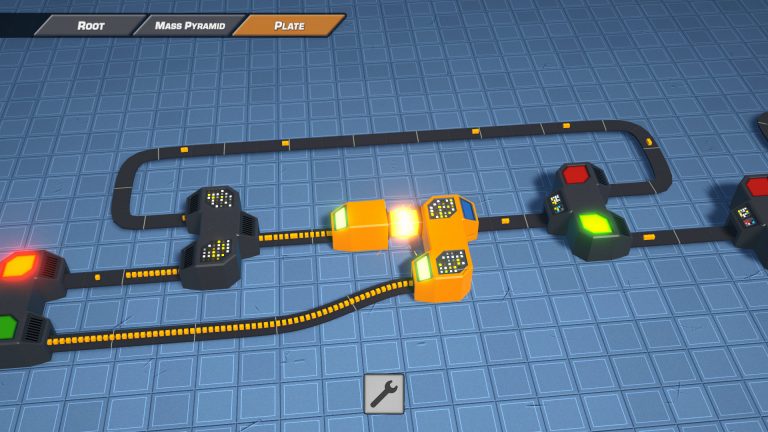Go to the Root breadcrumb level
768x432 pixels.
(x=90, y=25)
